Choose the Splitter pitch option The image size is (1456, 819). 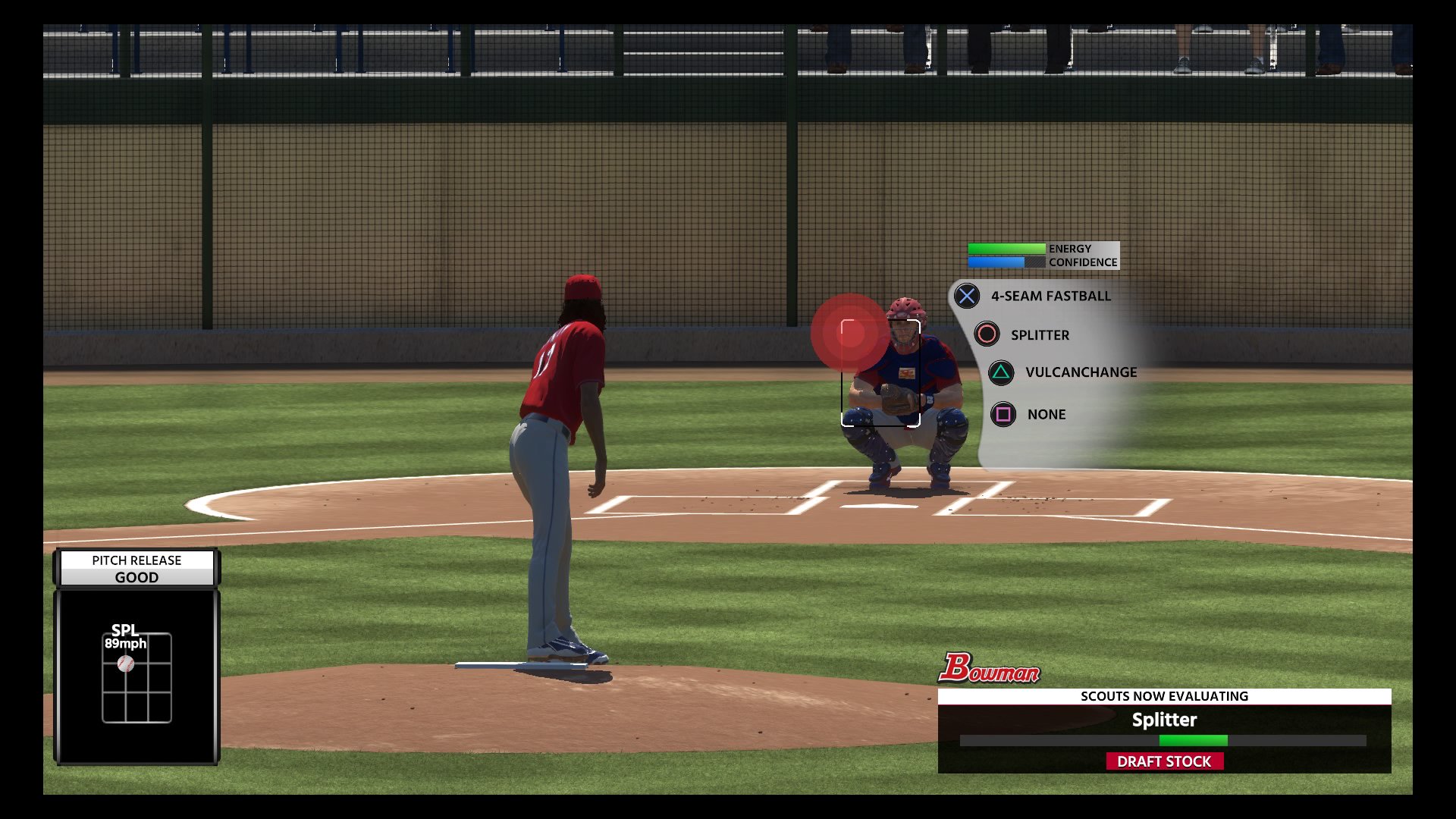1039,335
